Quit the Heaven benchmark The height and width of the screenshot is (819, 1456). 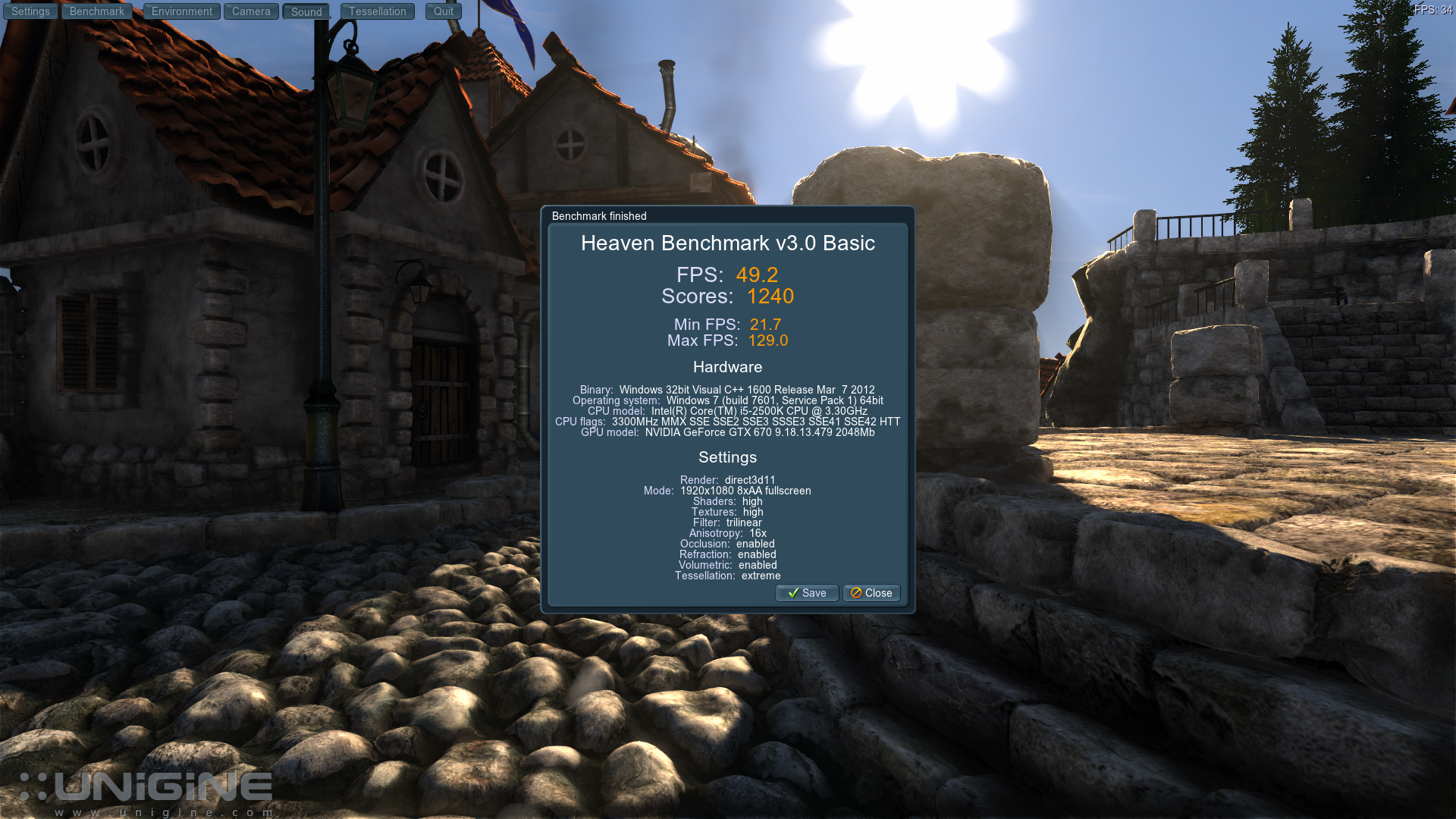444,11
